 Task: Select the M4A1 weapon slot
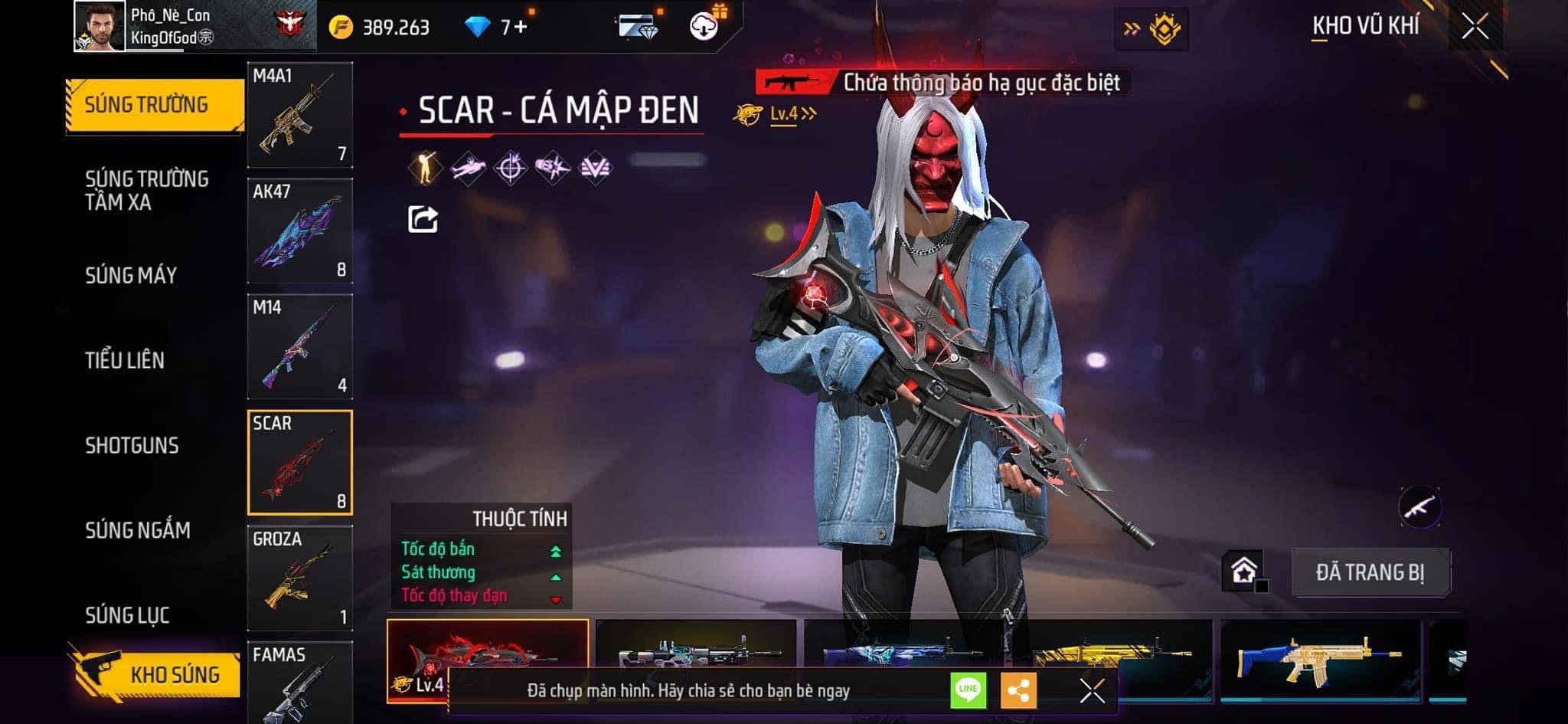[x=300, y=115]
